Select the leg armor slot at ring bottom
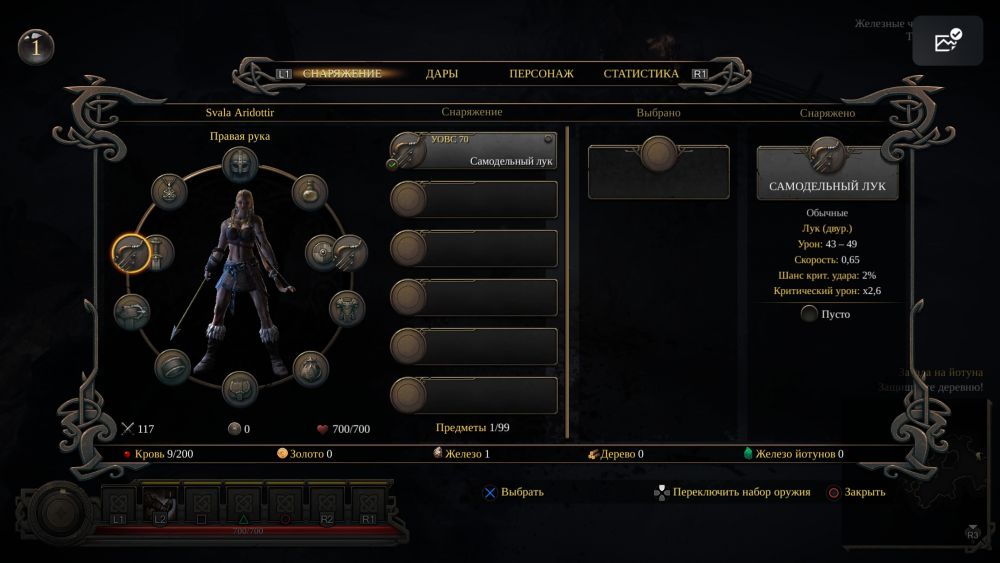 pos(240,389)
